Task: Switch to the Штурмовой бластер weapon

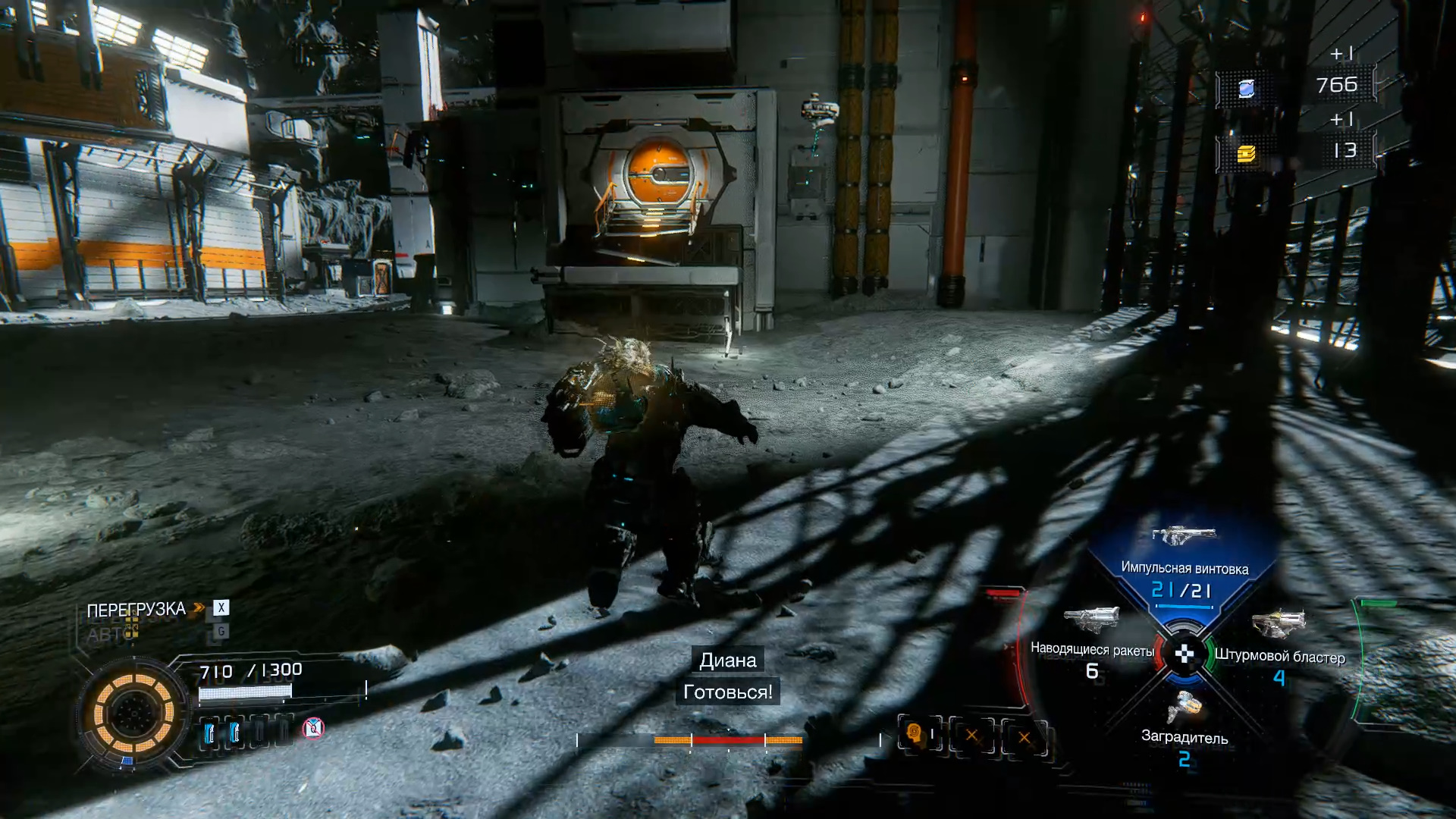Action: pyautogui.click(x=1279, y=645)
